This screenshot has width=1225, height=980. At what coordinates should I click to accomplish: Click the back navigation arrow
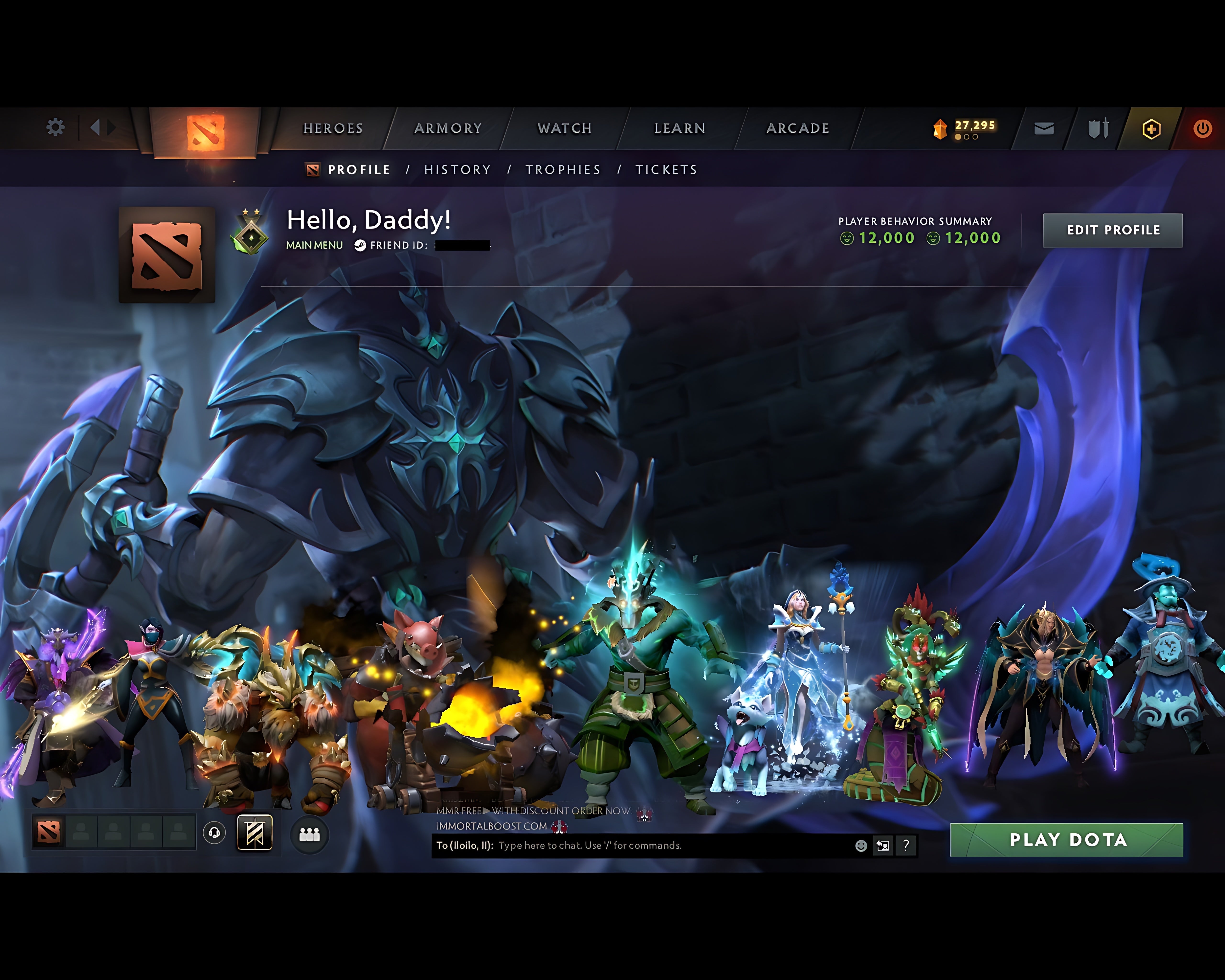click(95, 128)
